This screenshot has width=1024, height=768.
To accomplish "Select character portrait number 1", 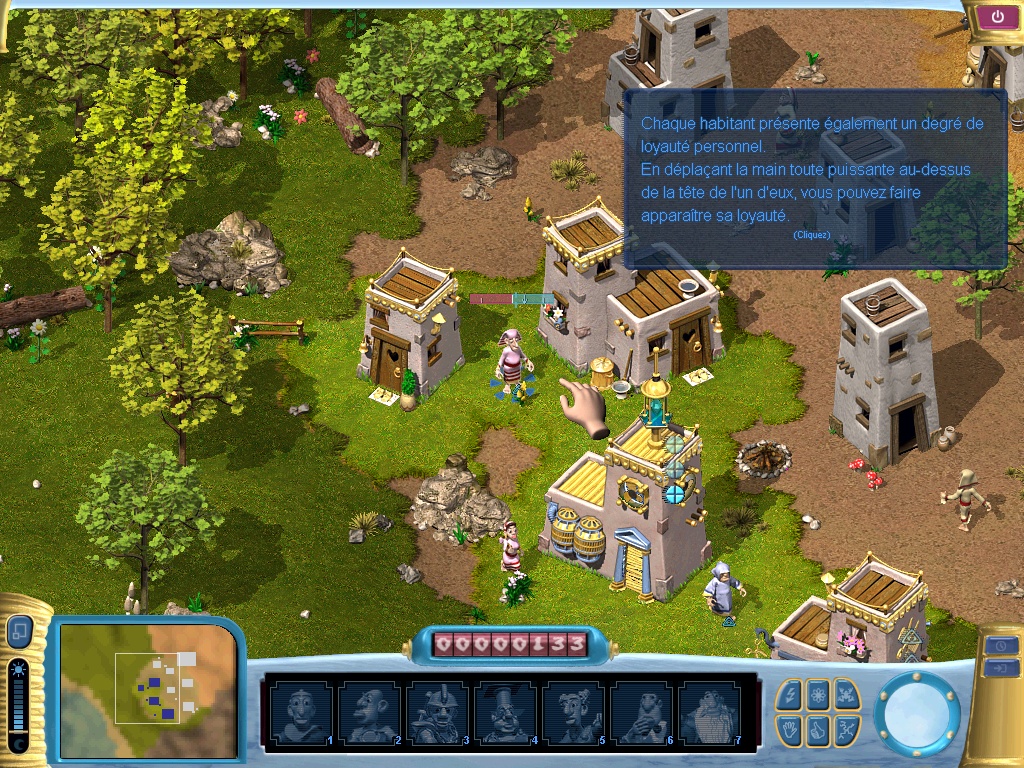I will point(300,712).
